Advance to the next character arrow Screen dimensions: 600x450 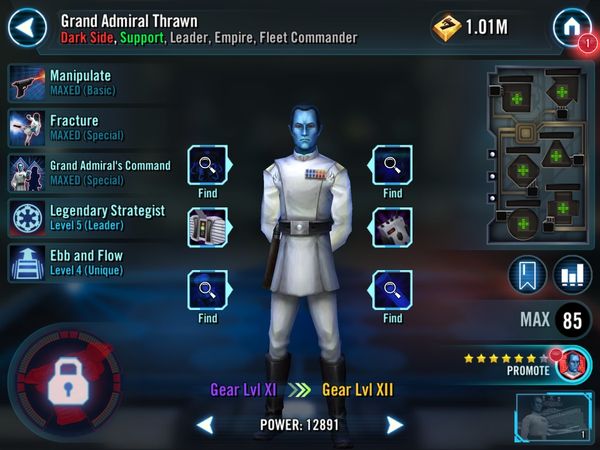coord(395,426)
